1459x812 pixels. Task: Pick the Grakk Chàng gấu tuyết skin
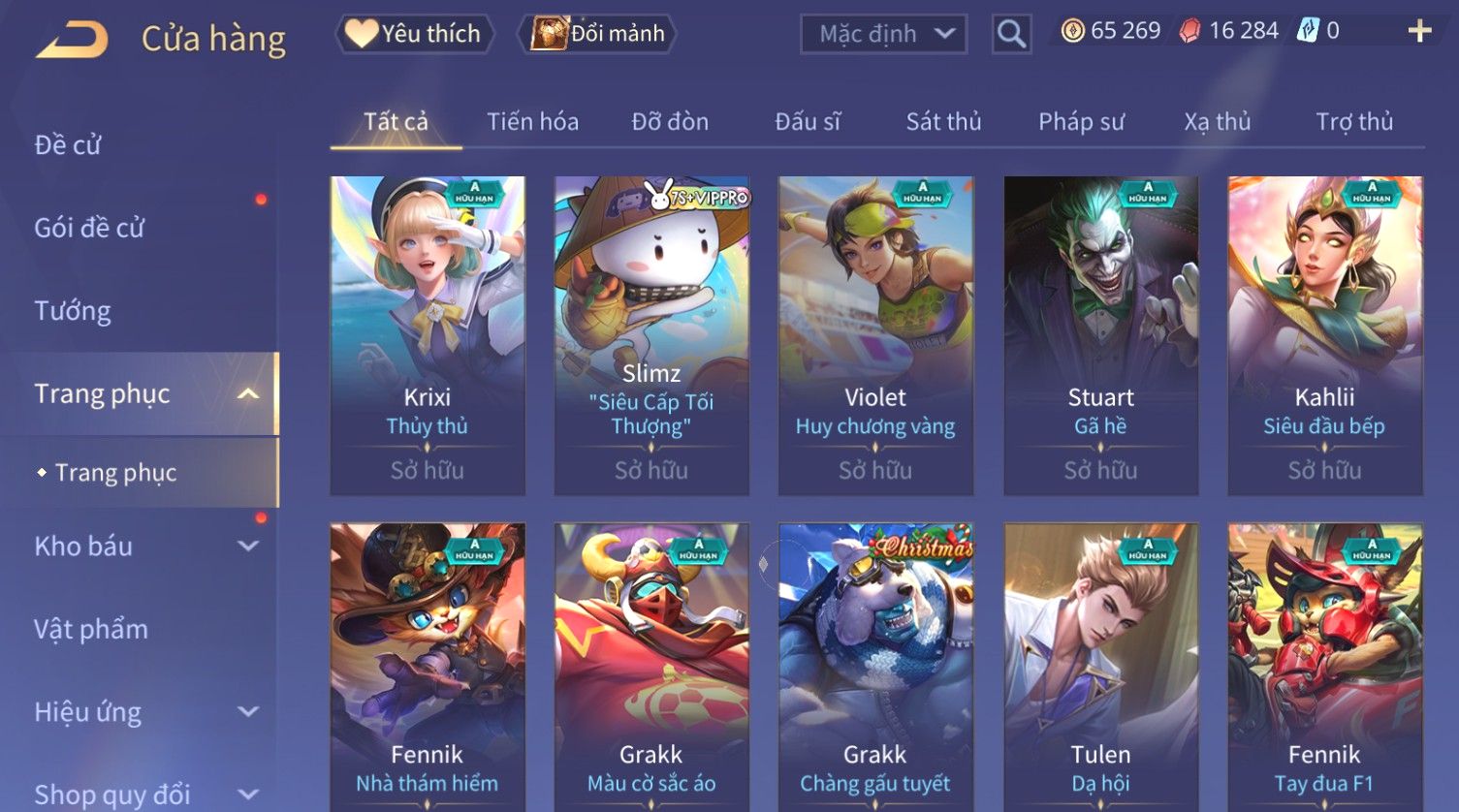tap(875, 669)
